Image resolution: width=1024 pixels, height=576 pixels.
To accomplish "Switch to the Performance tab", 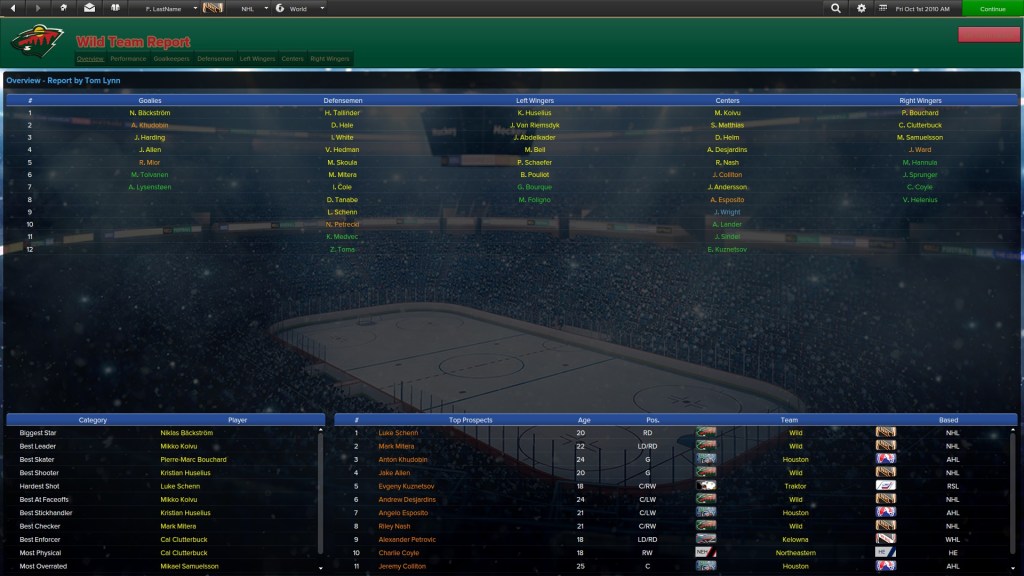I will [x=128, y=59].
